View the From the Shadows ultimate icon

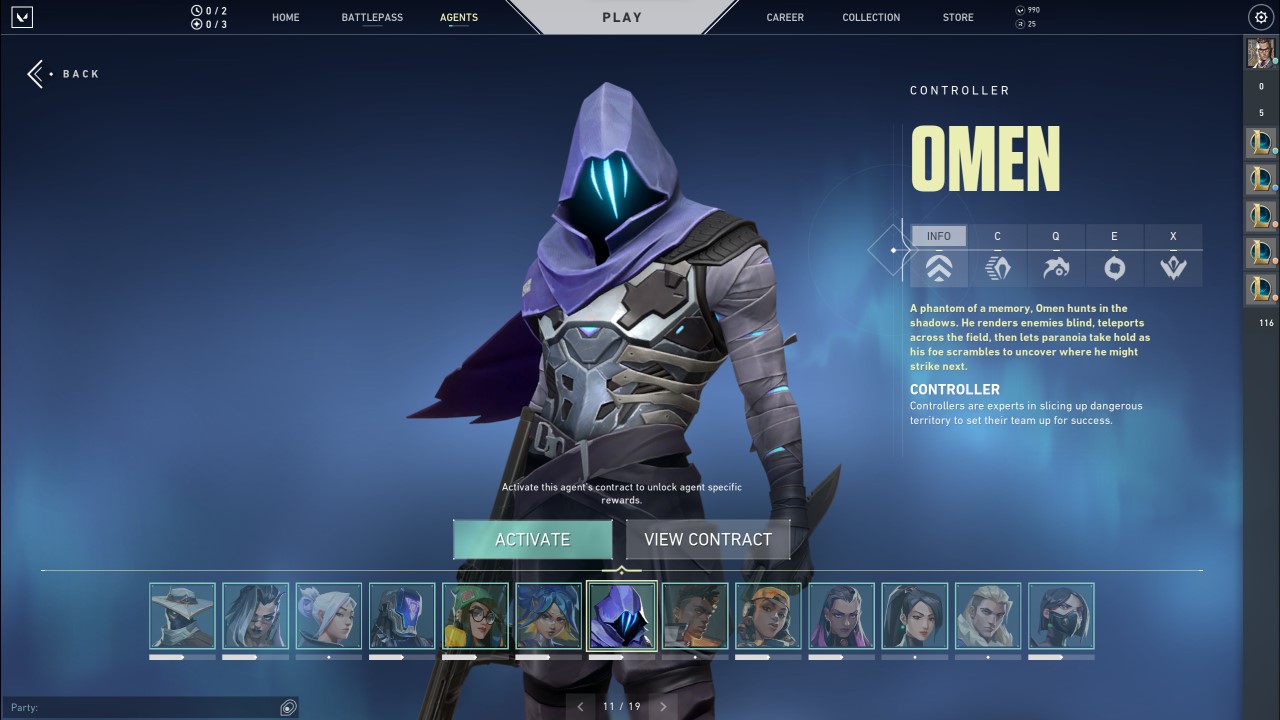click(x=1173, y=267)
